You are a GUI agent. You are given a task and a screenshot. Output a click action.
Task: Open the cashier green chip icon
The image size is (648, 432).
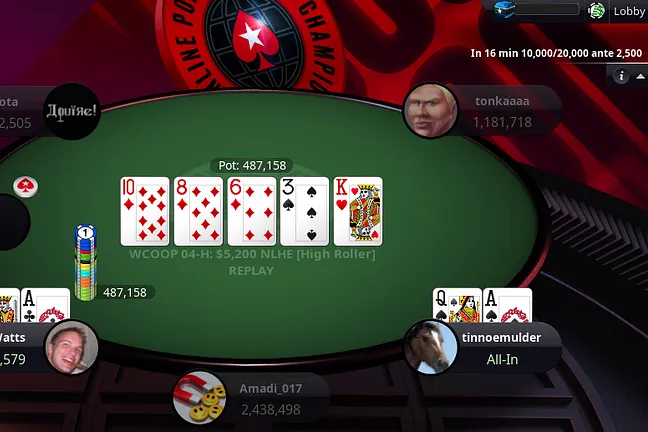pos(597,11)
